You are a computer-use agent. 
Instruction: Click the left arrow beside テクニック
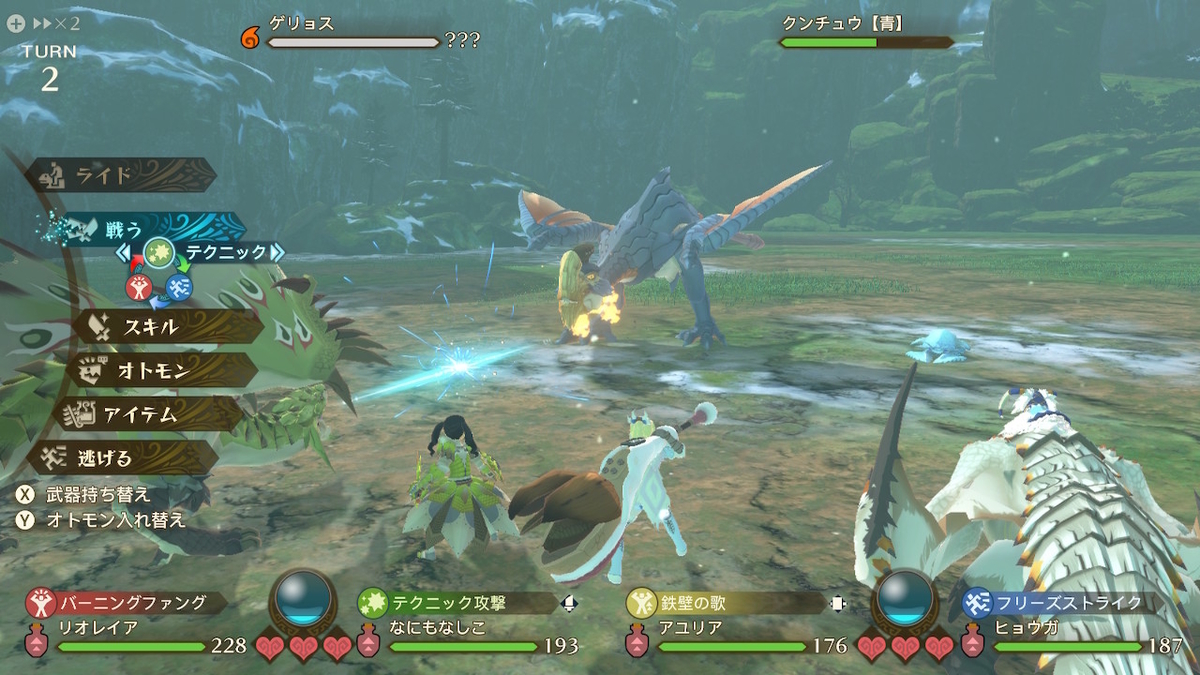pos(124,253)
